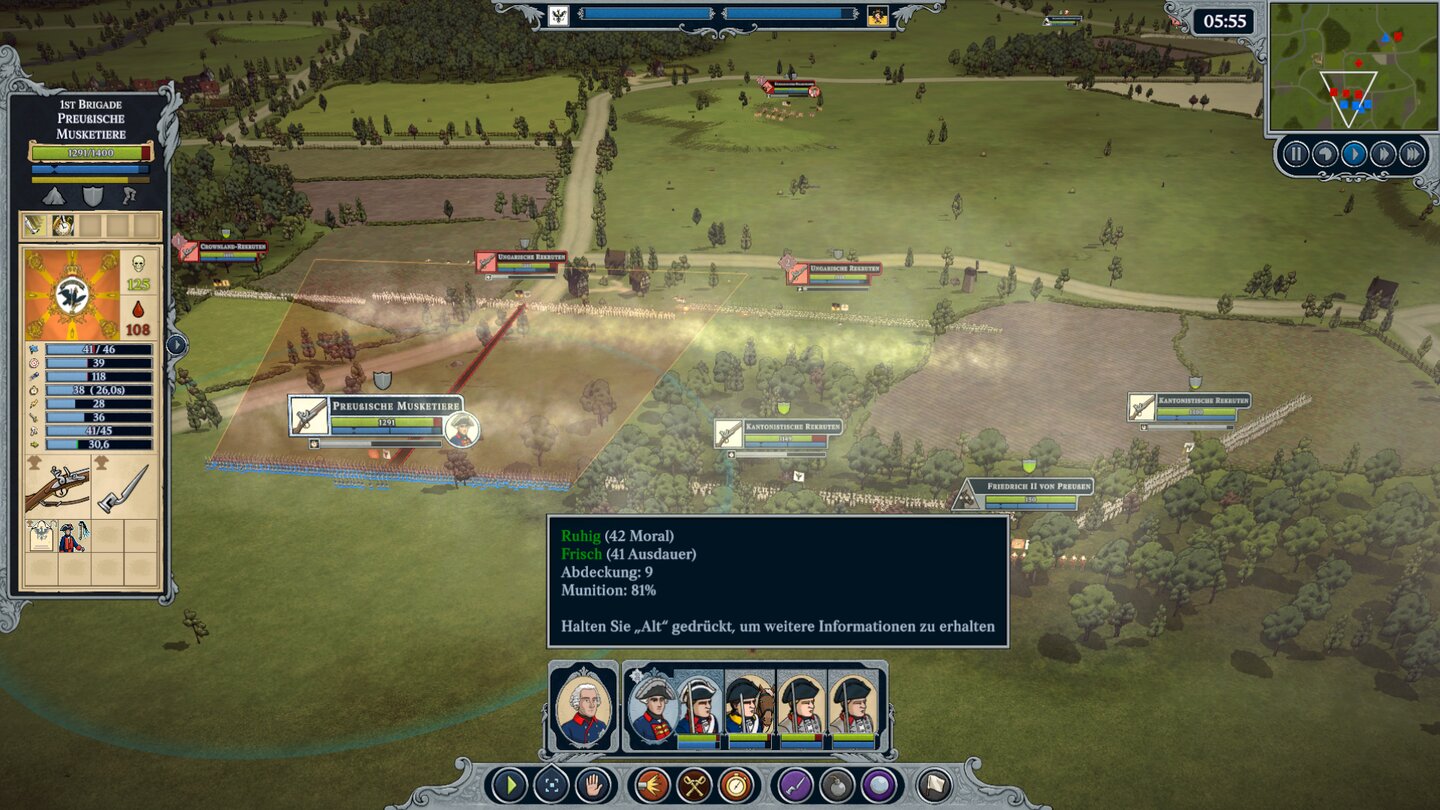The height and width of the screenshot is (810, 1440).
Task: Click the battlefield minimap
Action: 1352,67
